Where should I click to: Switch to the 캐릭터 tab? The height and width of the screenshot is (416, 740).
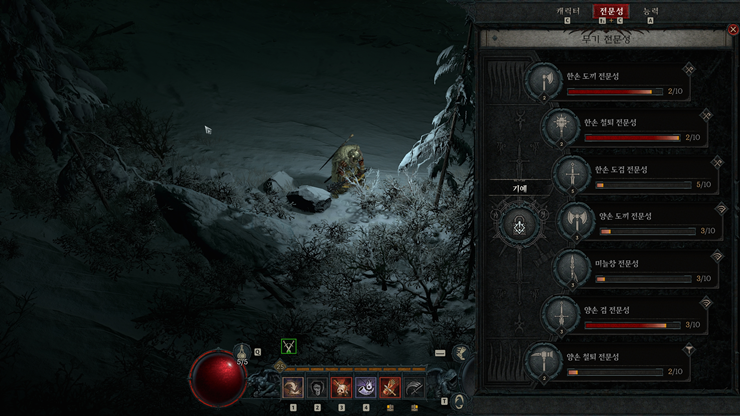pos(565,10)
